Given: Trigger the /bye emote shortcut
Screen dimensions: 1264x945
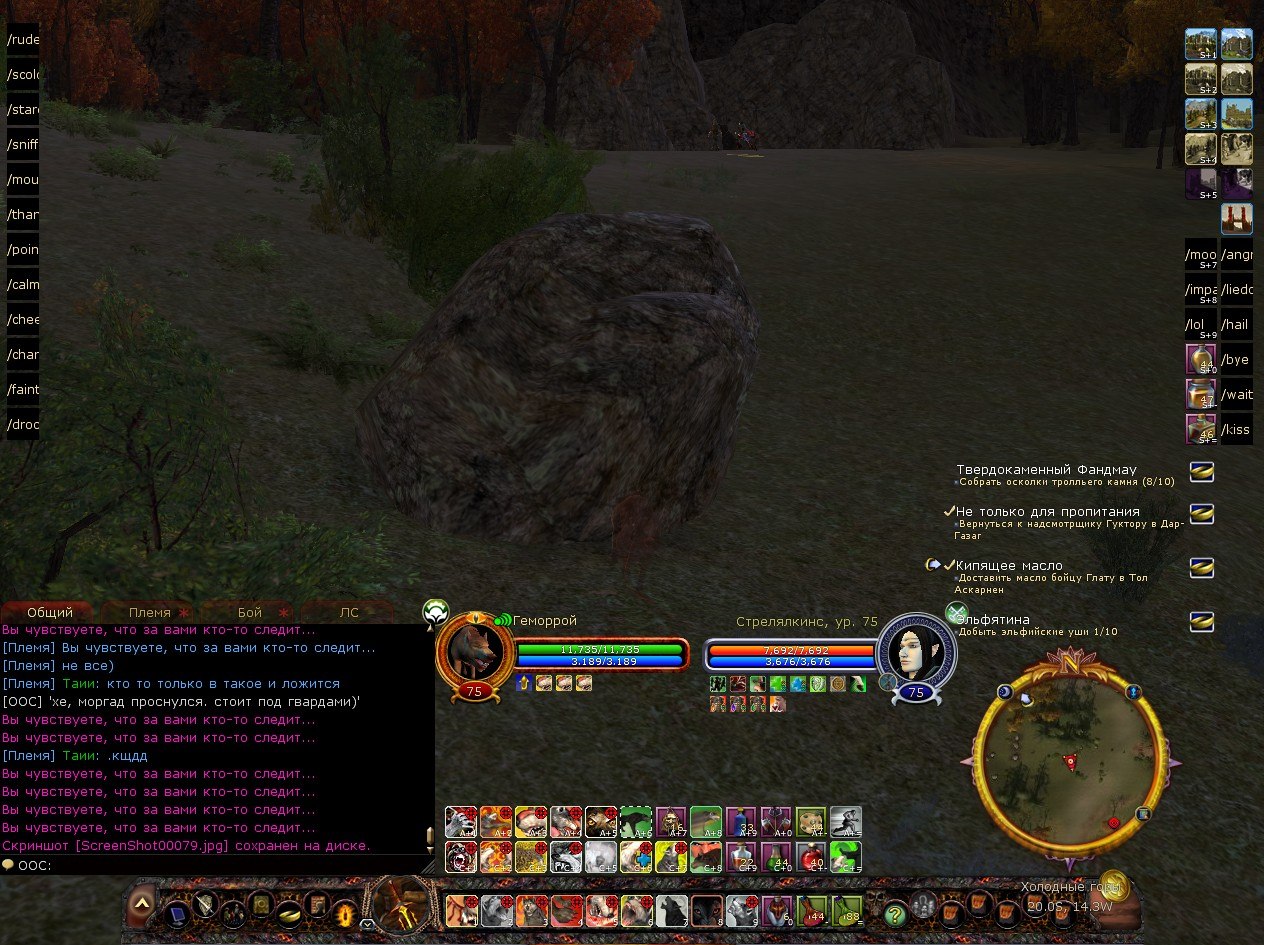Looking at the screenshot, I should (x=1236, y=360).
